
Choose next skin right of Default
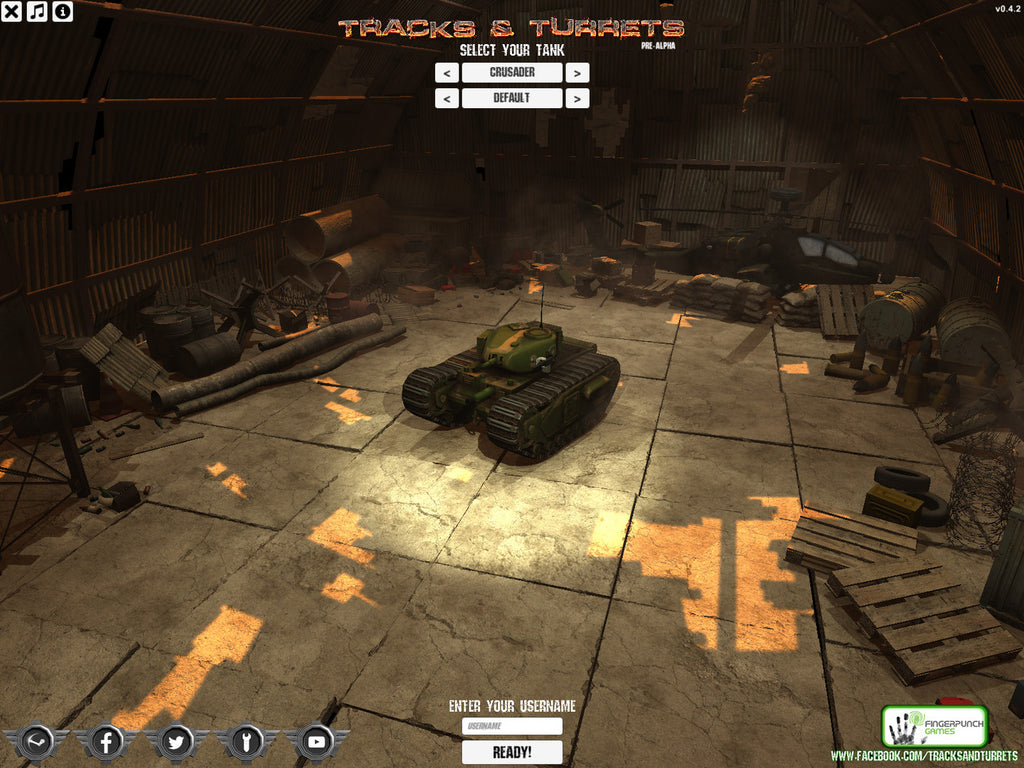tap(577, 98)
